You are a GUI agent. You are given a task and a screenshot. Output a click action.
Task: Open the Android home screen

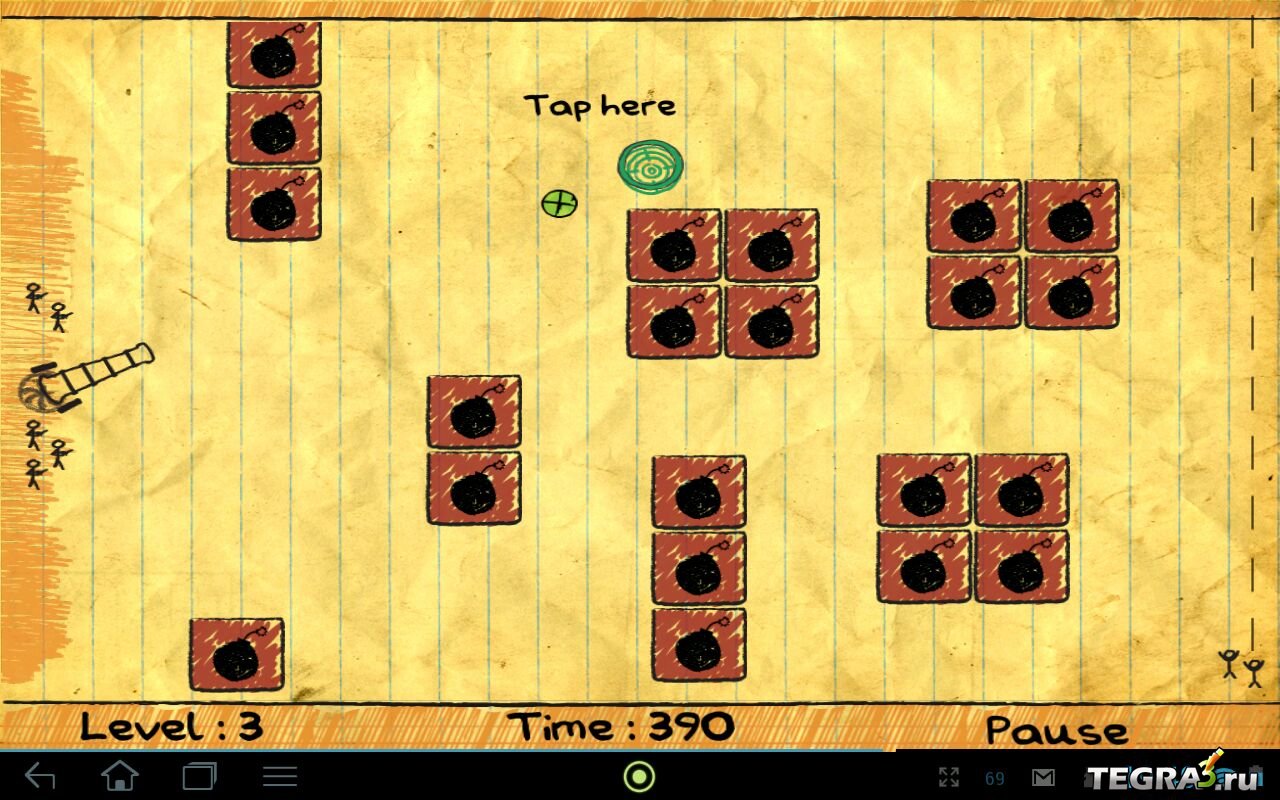[120, 776]
